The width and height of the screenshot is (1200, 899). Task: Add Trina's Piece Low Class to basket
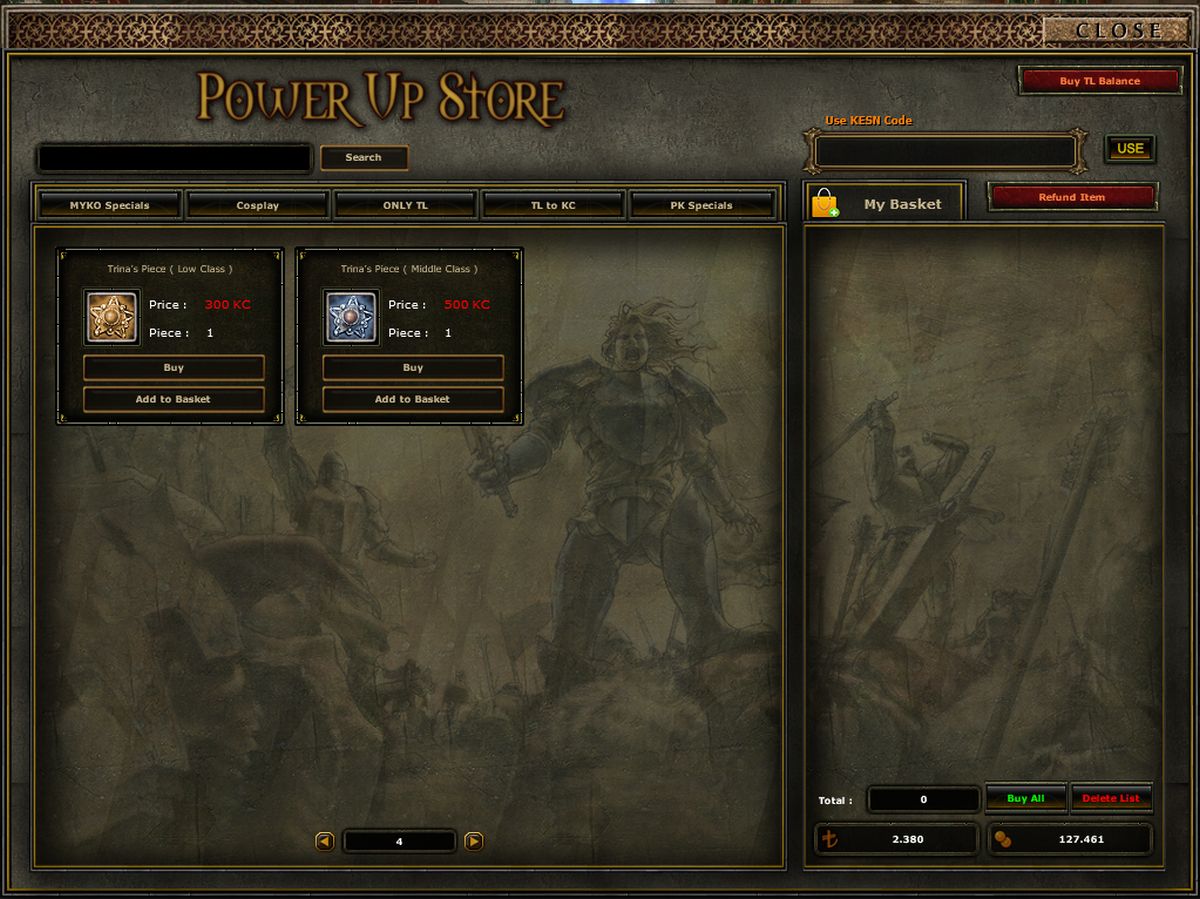click(173, 399)
